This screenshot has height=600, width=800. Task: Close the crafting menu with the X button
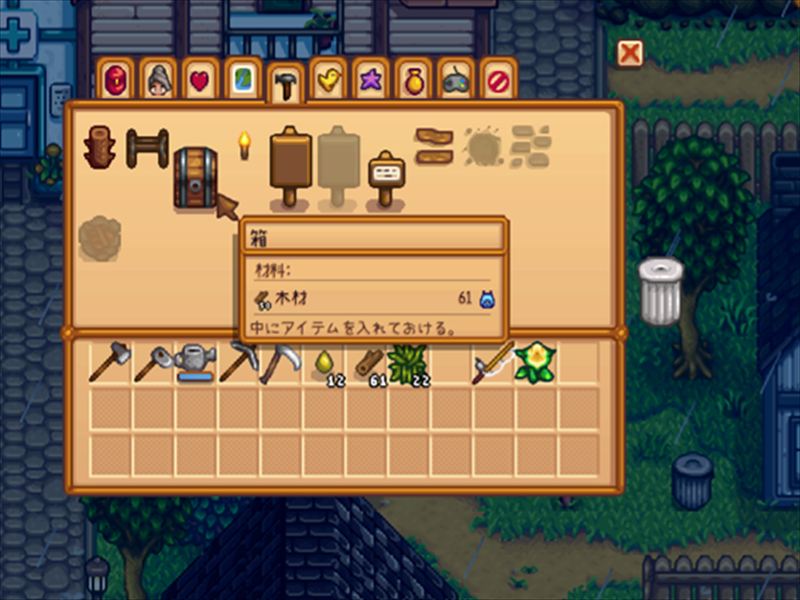[x=629, y=53]
